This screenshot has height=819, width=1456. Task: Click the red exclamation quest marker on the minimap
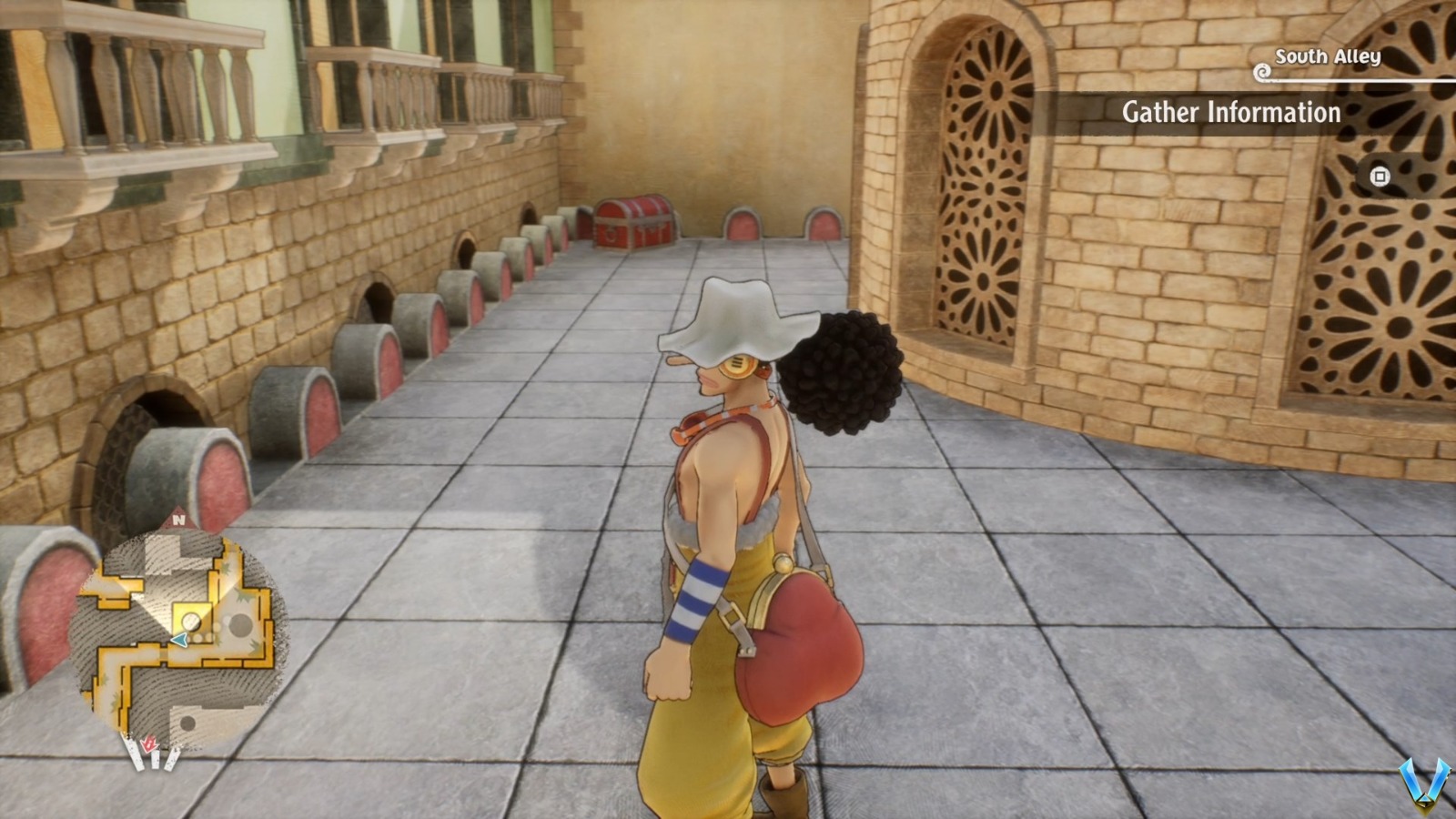[x=149, y=745]
